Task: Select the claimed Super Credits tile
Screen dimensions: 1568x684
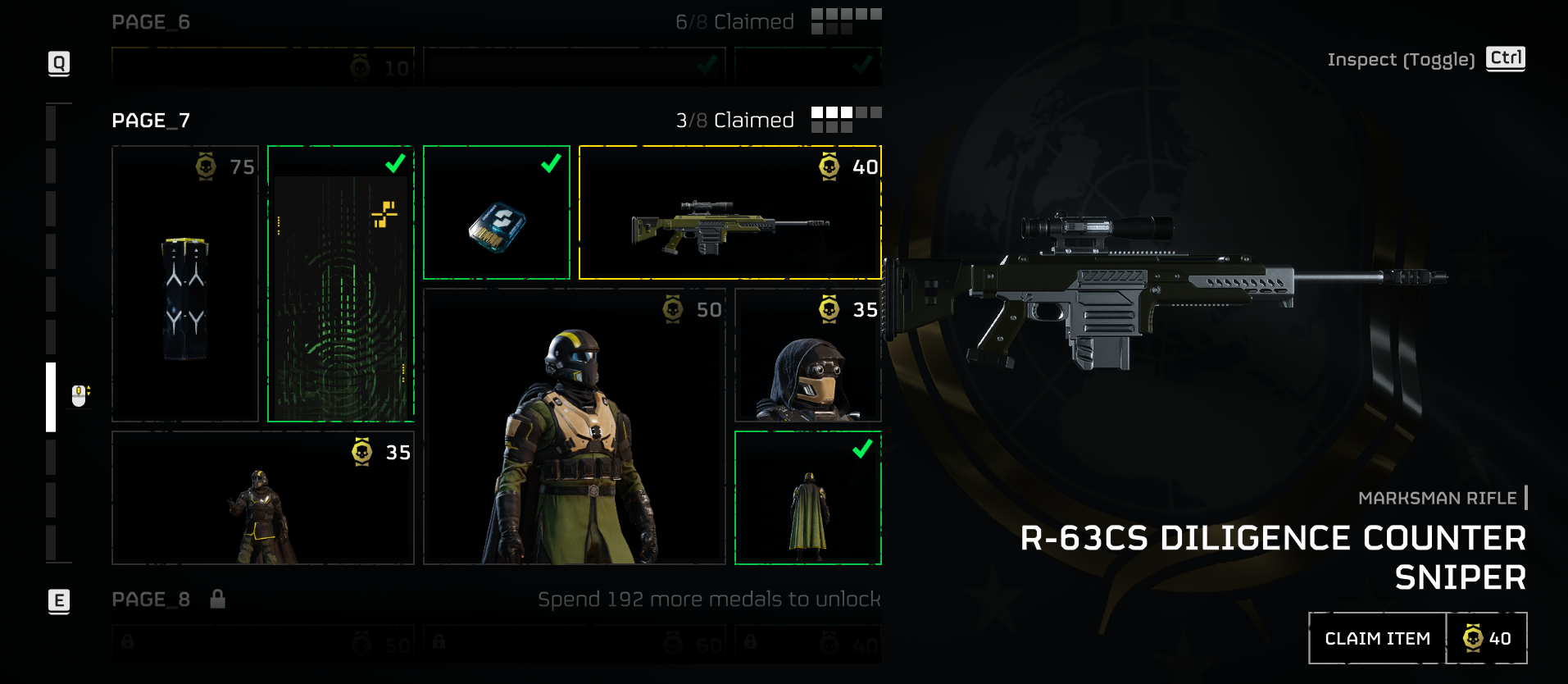Action: (x=497, y=213)
